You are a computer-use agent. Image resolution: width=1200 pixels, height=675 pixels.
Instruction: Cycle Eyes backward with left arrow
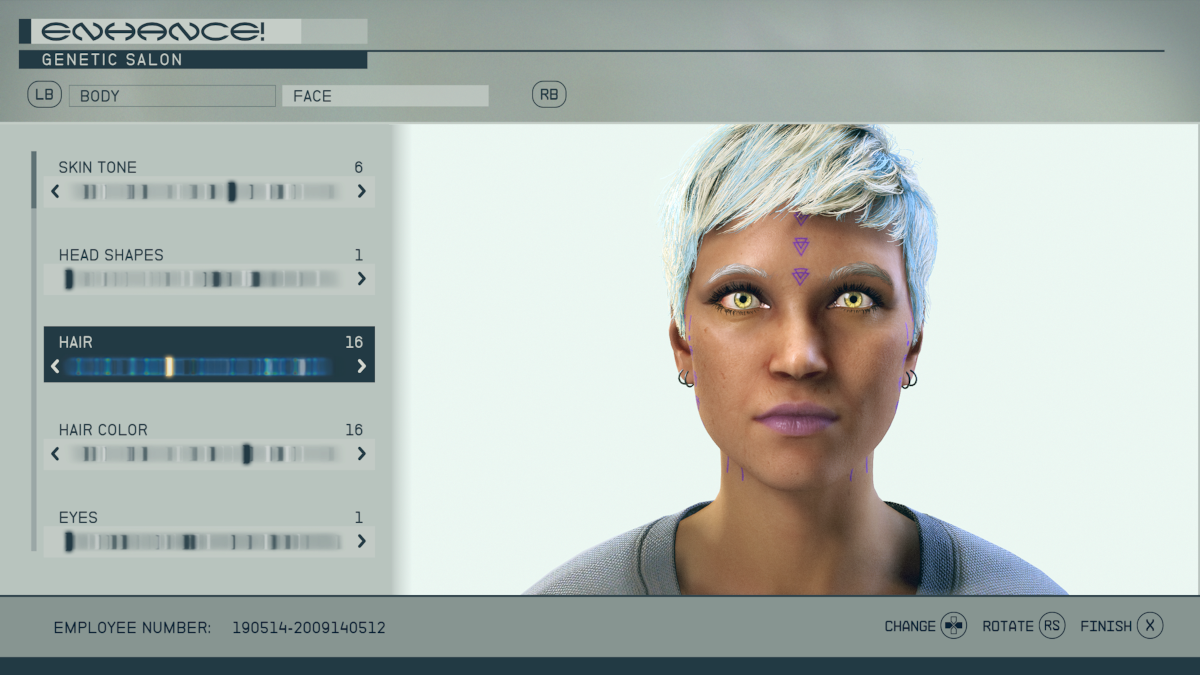click(55, 542)
